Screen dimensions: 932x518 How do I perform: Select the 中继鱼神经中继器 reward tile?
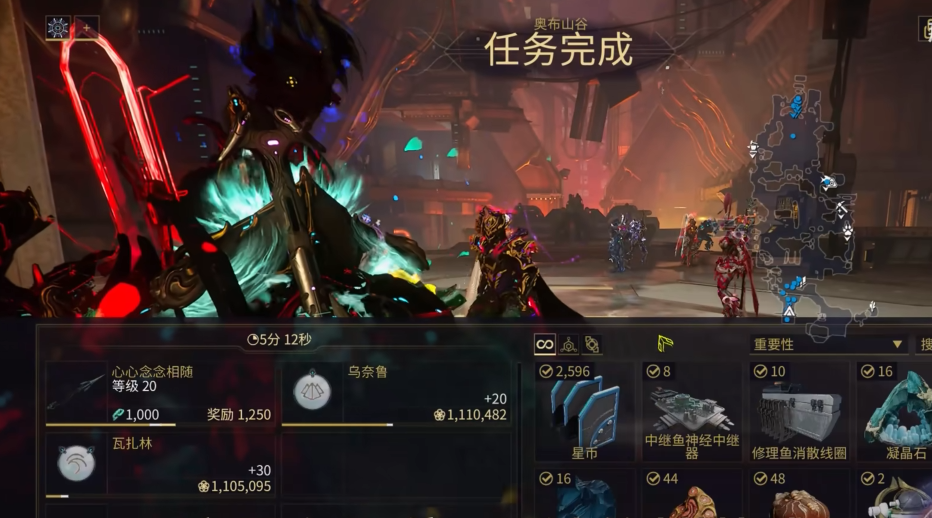click(692, 411)
